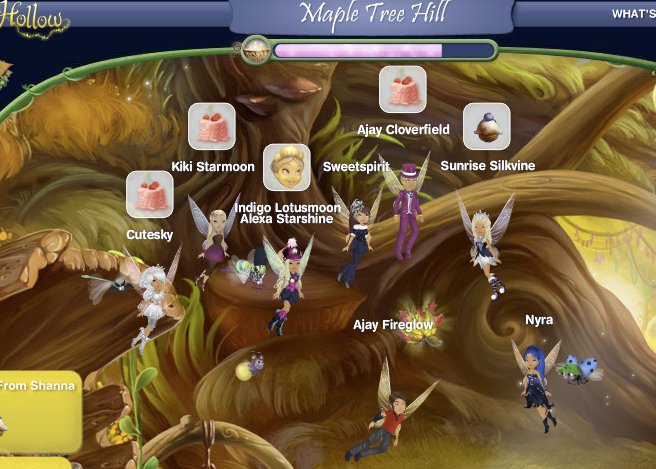Select the fairy face bubble above Indigo Lotusmoon
This screenshot has width=656, height=469.
point(287,168)
